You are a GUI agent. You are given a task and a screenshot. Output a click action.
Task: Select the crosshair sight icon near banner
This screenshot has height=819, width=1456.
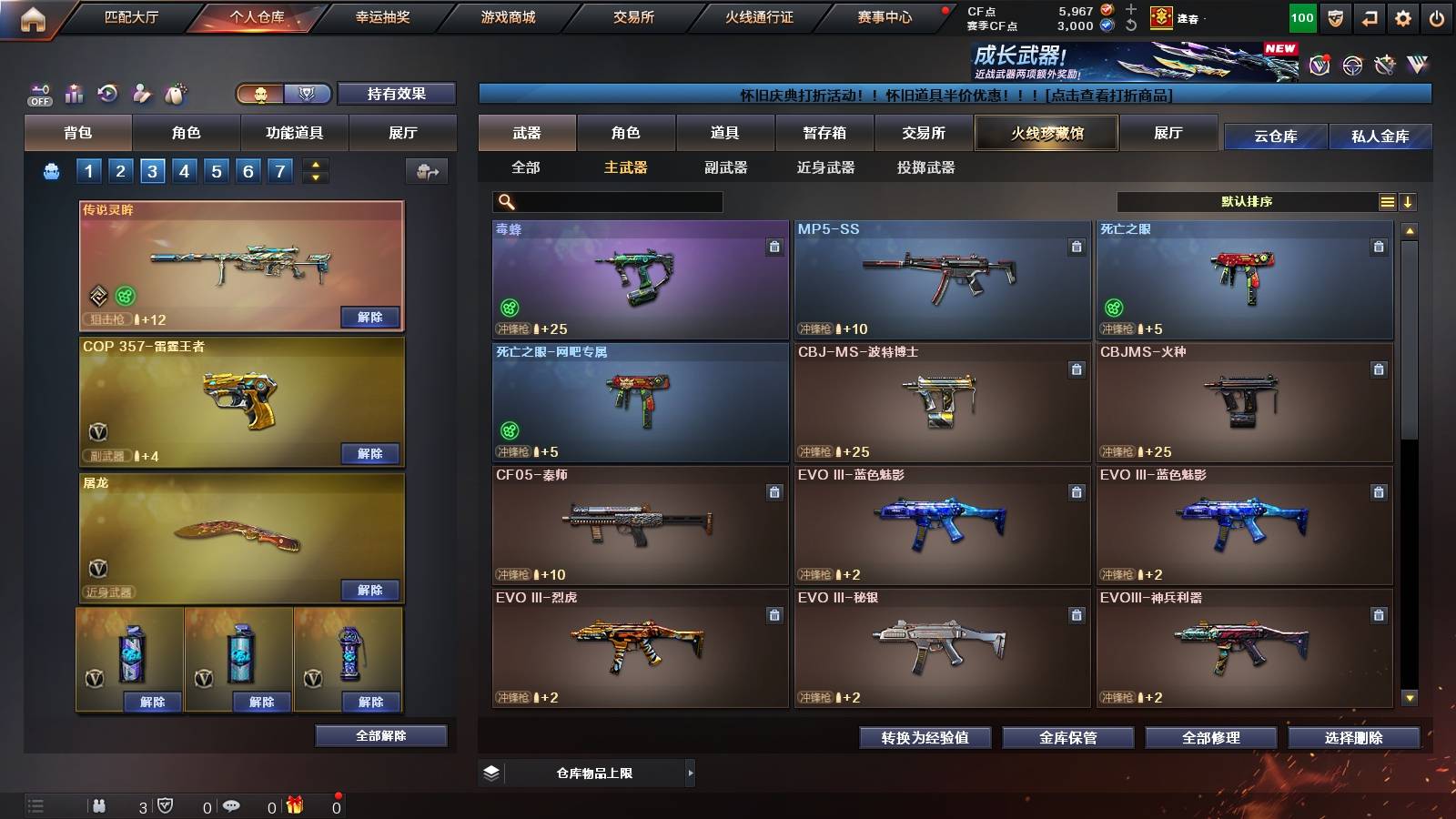[1351, 66]
